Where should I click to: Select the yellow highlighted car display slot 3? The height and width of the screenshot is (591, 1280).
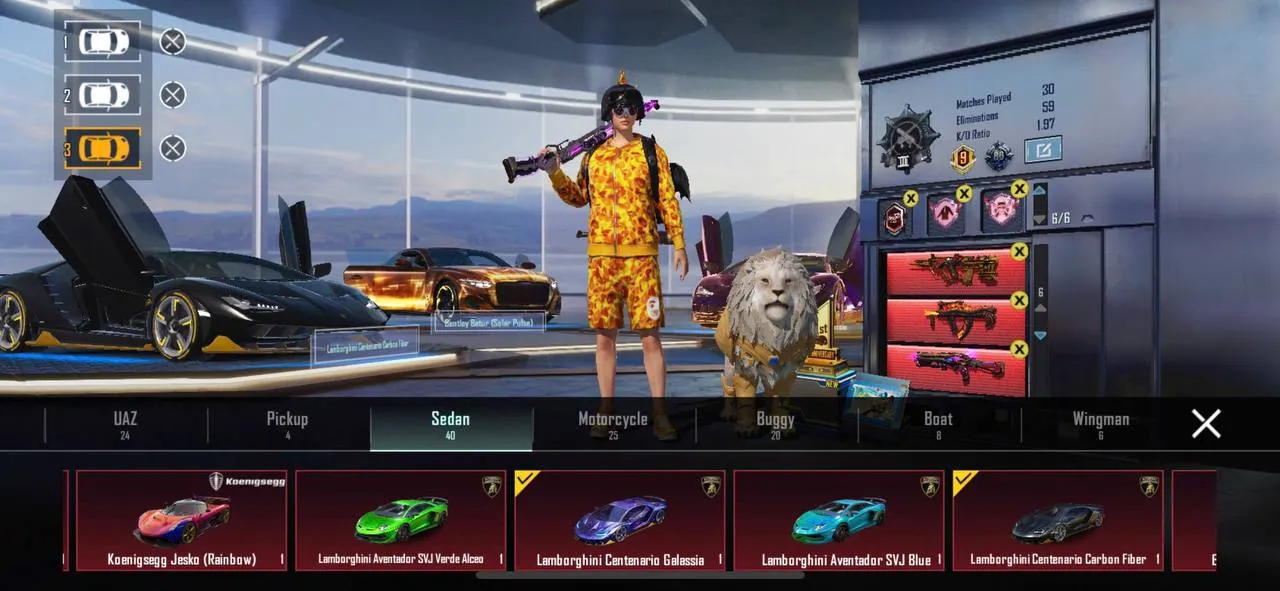pyautogui.click(x=103, y=148)
